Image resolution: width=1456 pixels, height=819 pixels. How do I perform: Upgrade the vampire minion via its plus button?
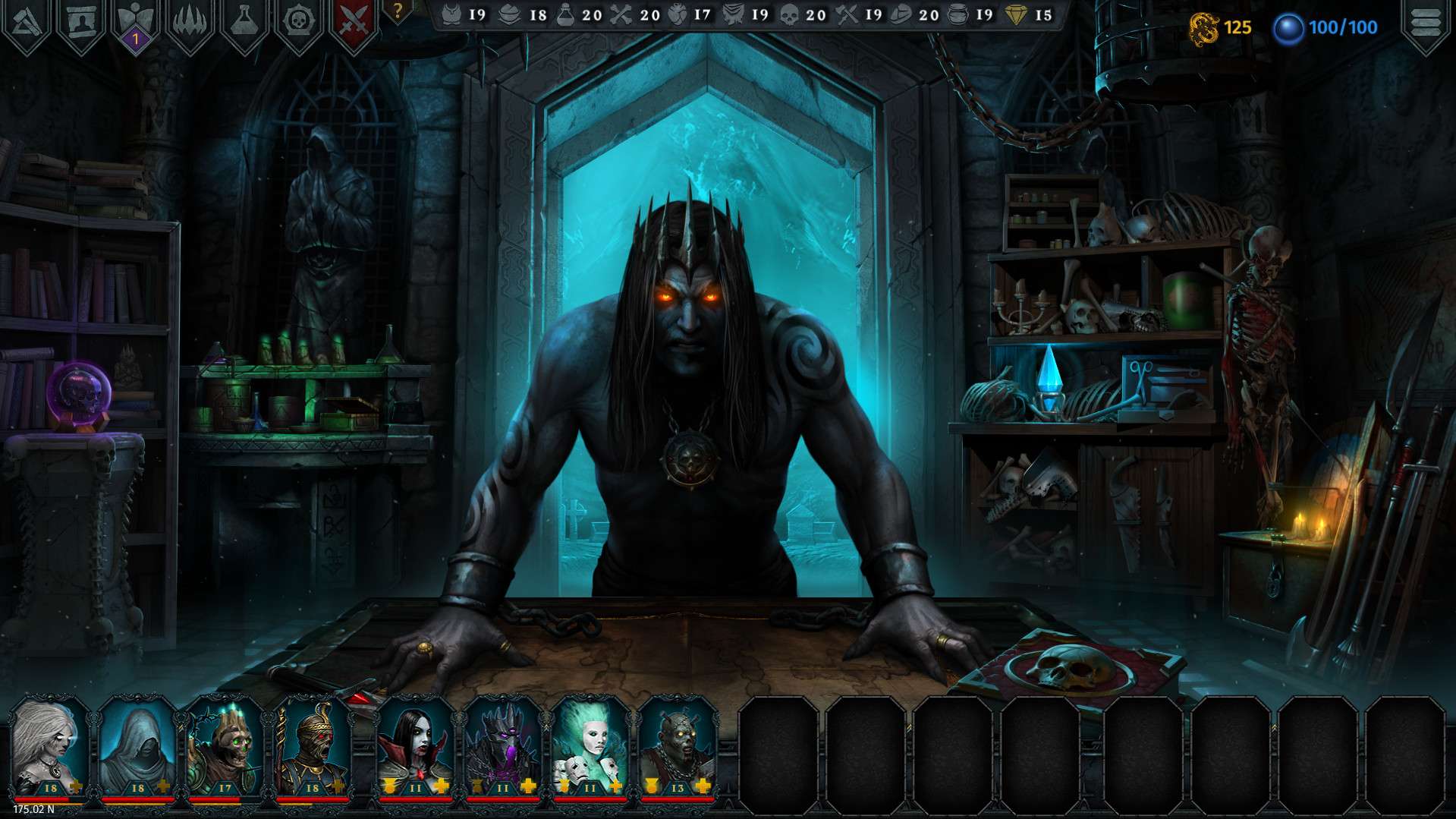tap(442, 786)
